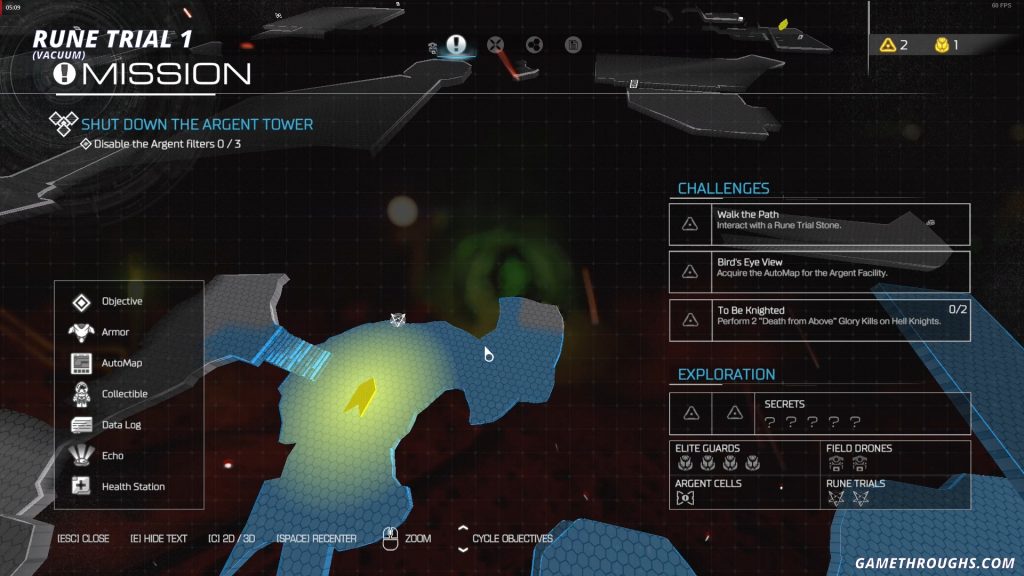1024x576 pixels.
Task: Choose the Echo legend entry
Action: [x=112, y=456]
